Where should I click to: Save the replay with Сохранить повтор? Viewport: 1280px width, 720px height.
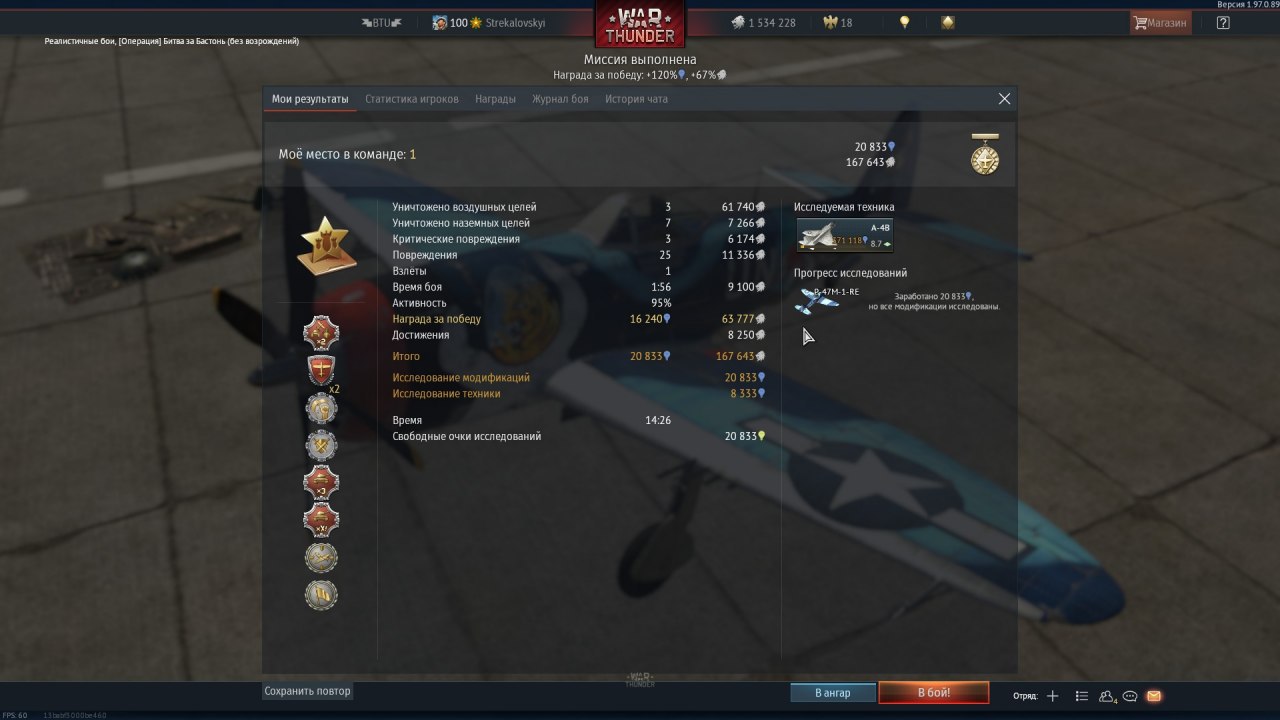tap(307, 691)
